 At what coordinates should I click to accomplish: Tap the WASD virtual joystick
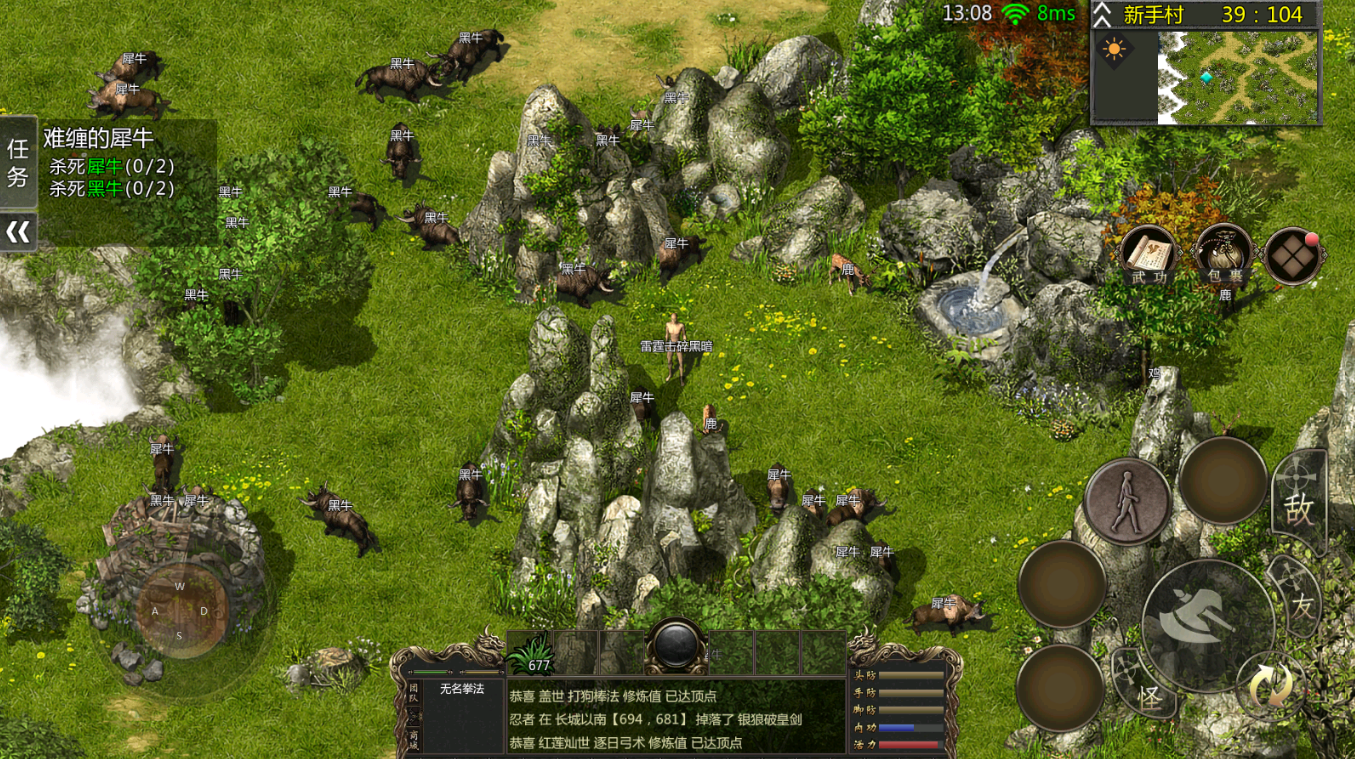[x=180, y=609]
